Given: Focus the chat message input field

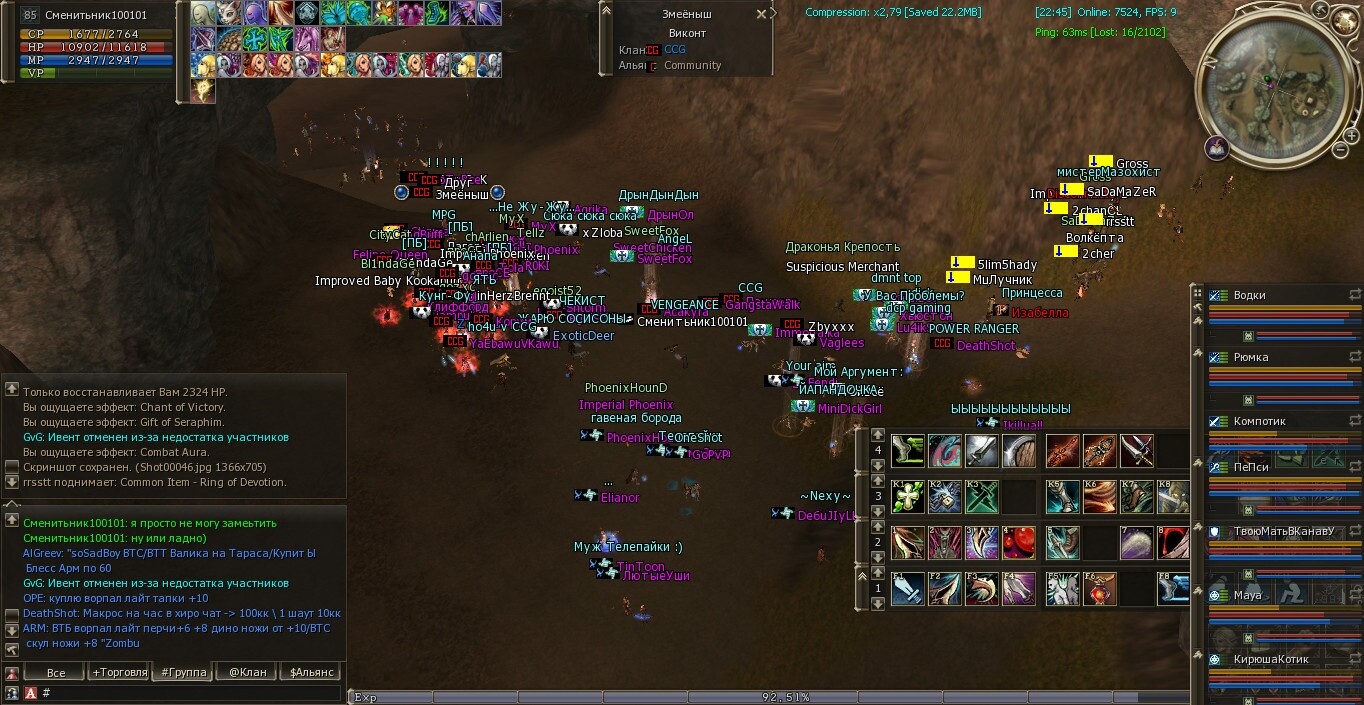Looking at the screenshot, I should tap(190, 692).
